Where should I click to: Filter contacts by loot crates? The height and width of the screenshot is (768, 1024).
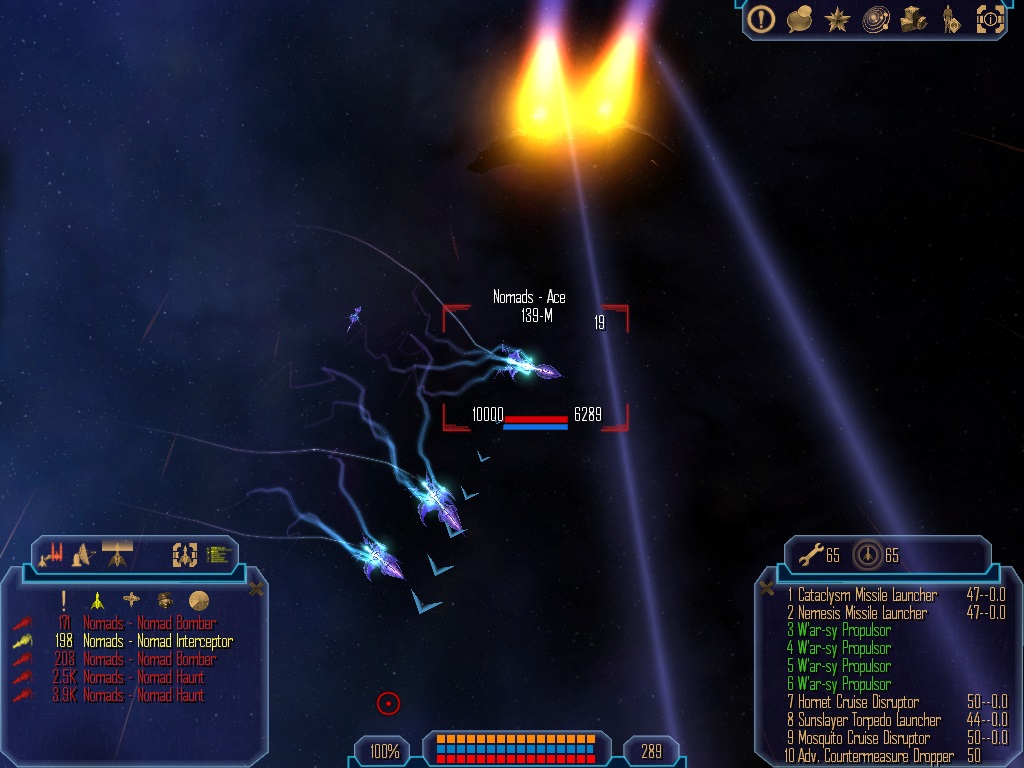click(165, 601)
